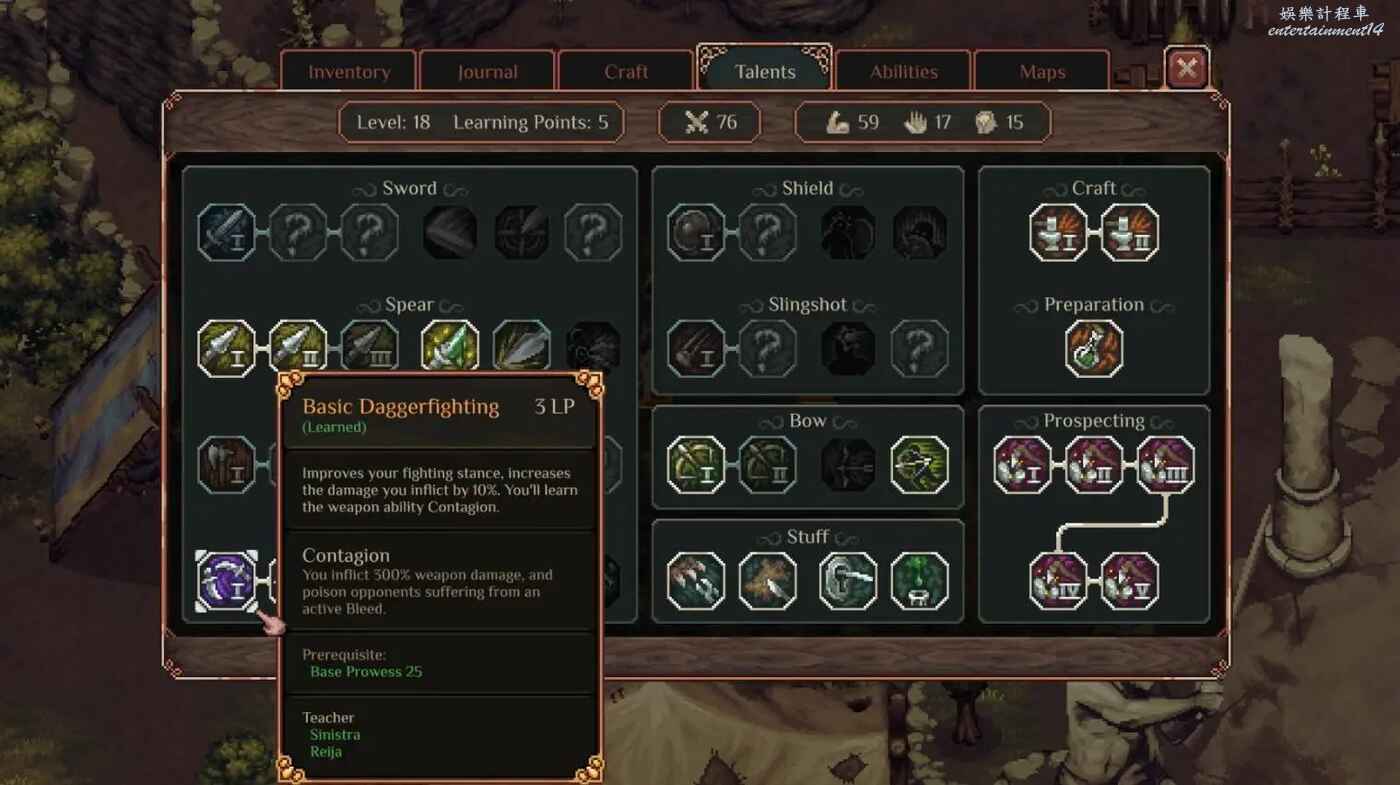This screenshot has height=785, width=1400.
Task: Select the Axe I talent
Action: pyautogui.click(x=226, y=465)
